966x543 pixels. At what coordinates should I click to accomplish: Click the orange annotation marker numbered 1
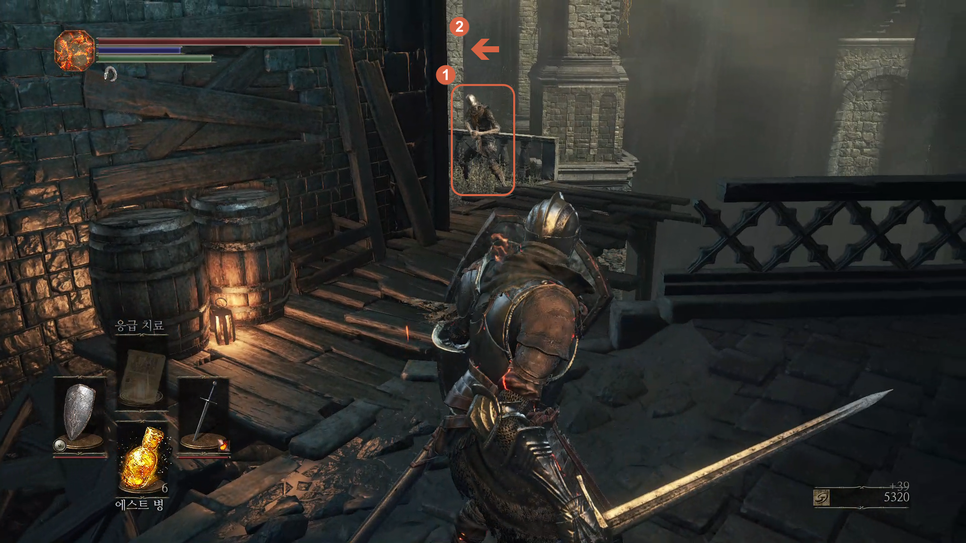point(447,74)
